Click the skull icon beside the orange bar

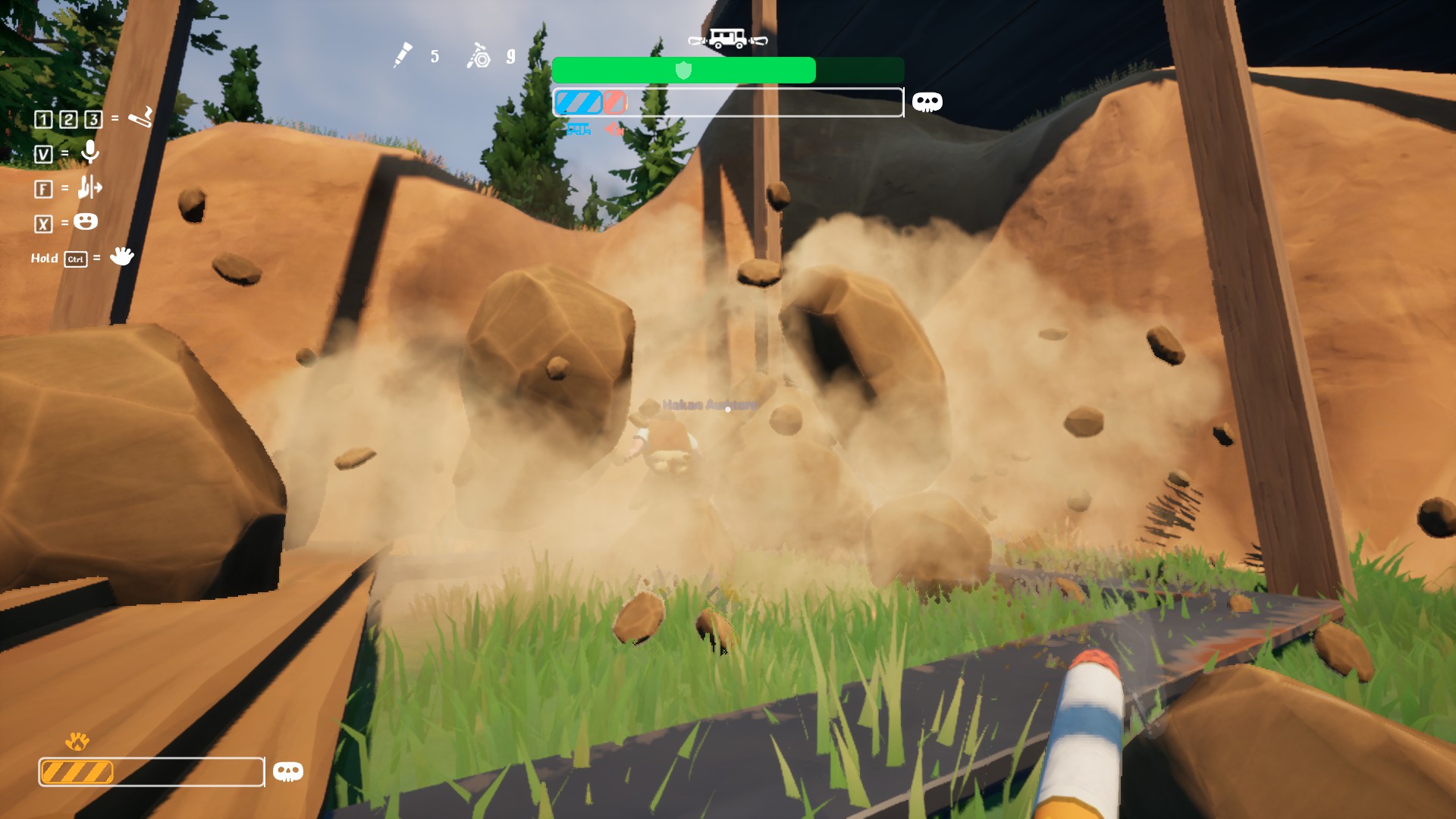[287, 772]
